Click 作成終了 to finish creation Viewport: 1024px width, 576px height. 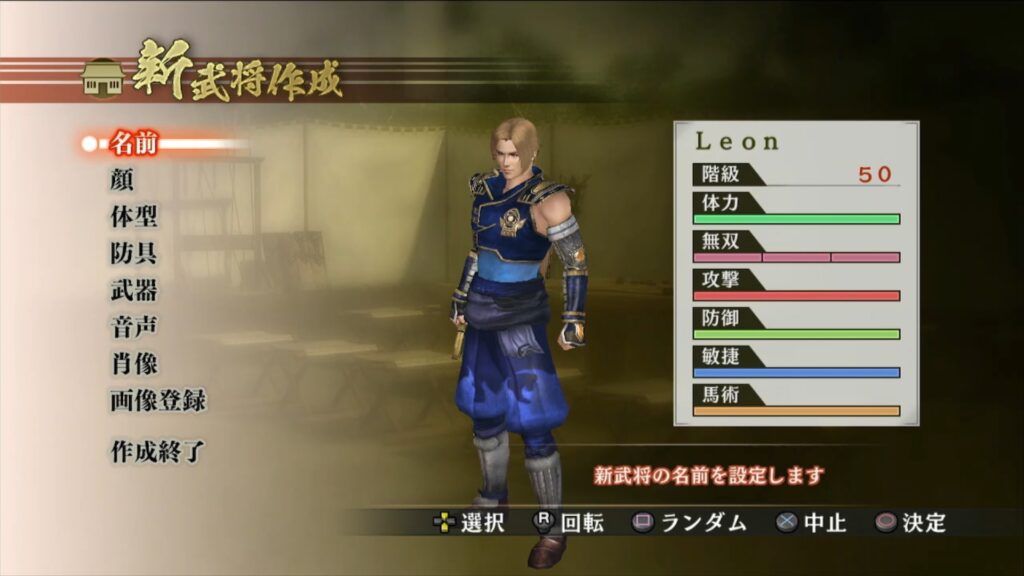(158, 451)
